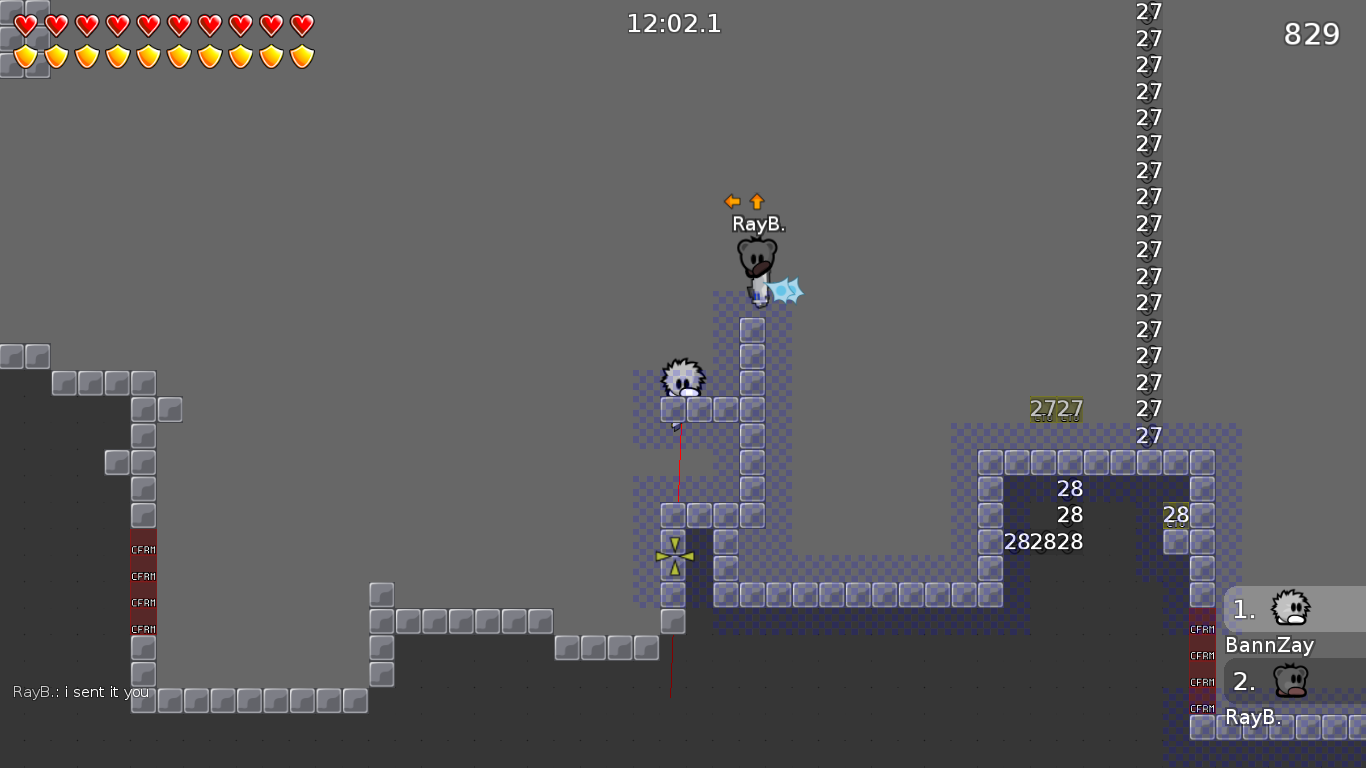Click the last heart in the health row
This screenshot has width=1366, height=768.
(300, 27)
